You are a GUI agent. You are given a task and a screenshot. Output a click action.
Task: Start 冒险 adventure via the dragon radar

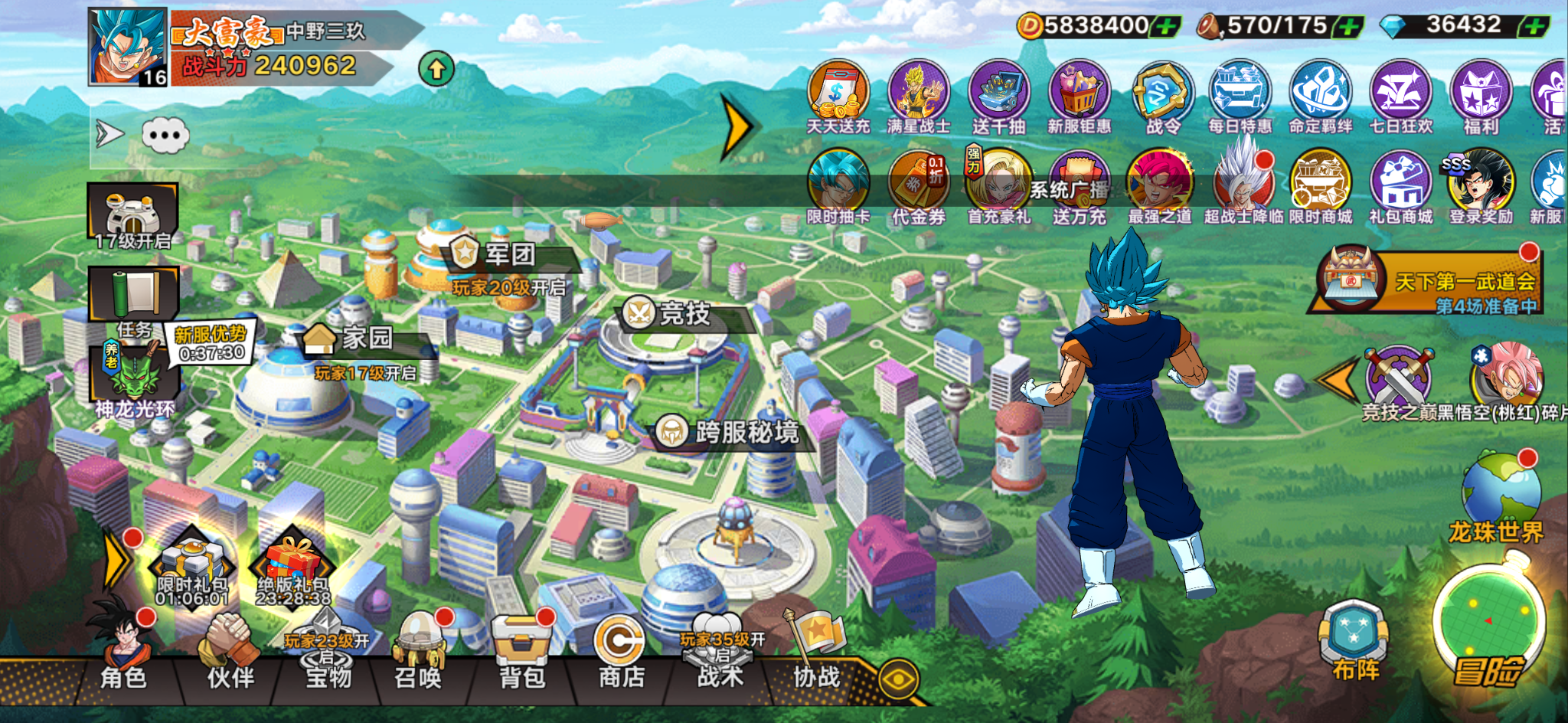(1488, 628)
